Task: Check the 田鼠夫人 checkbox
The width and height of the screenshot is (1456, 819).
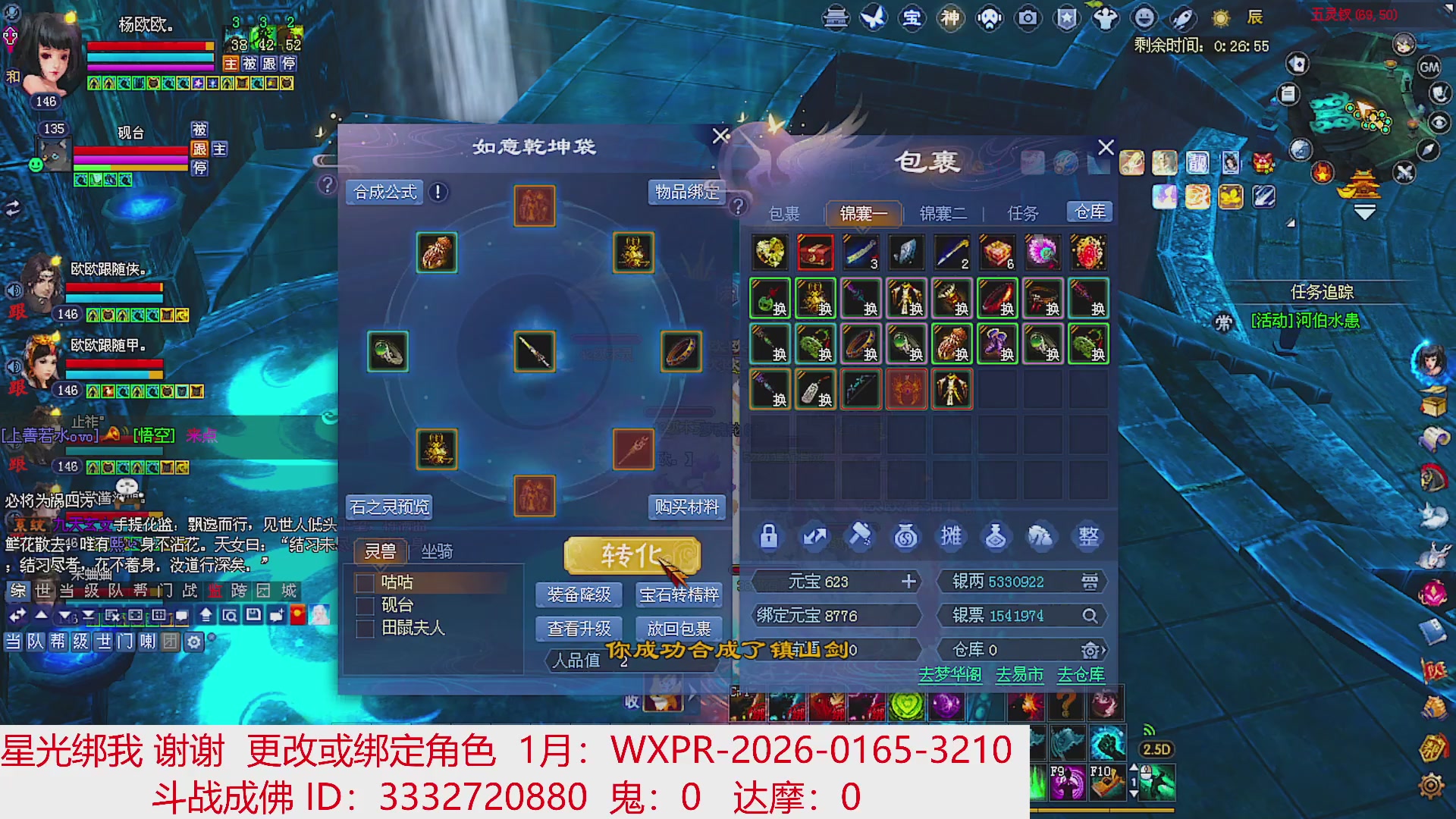Action: point(364,628)
